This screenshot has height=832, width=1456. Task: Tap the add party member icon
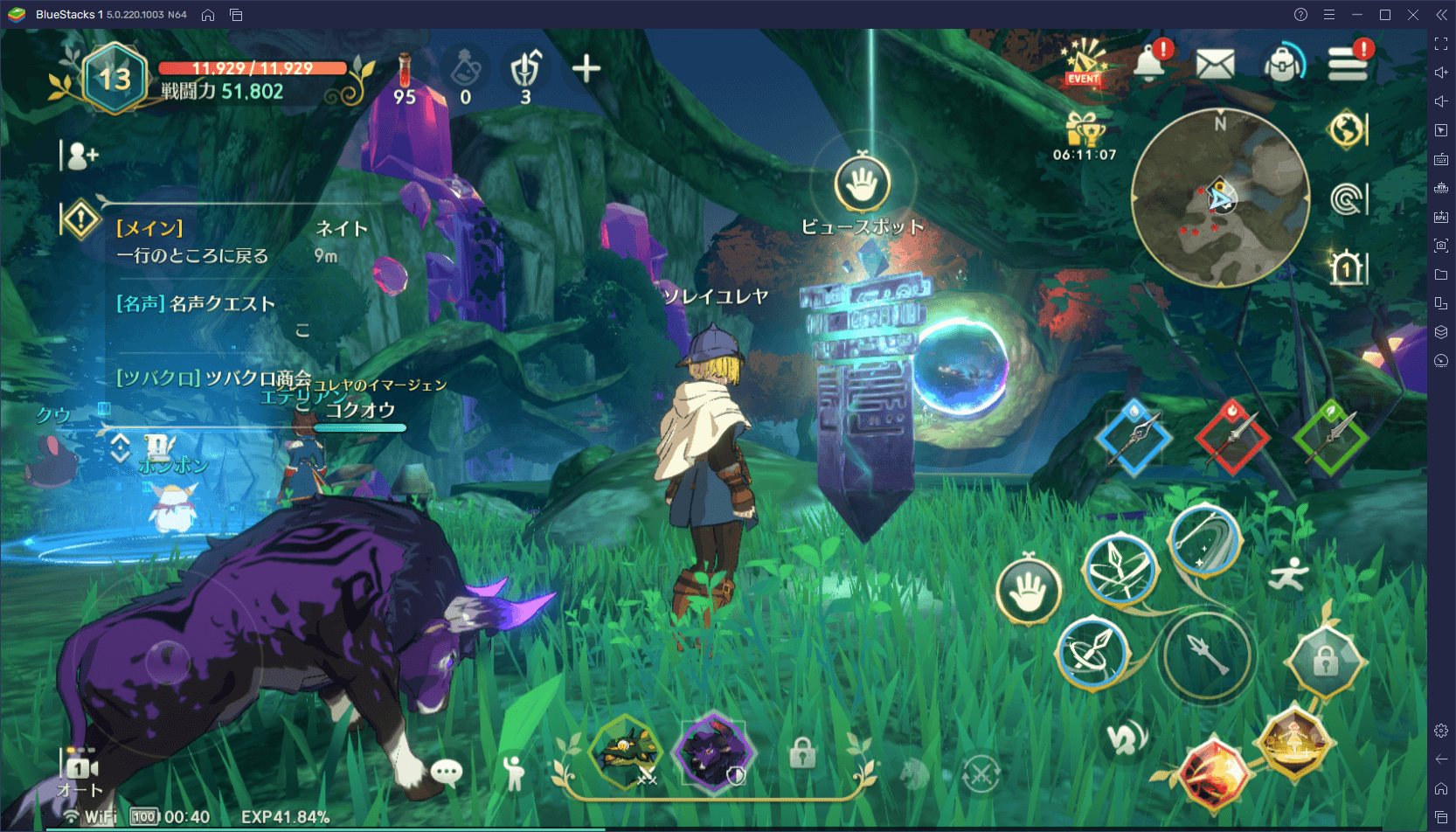(x=82, y=156)
